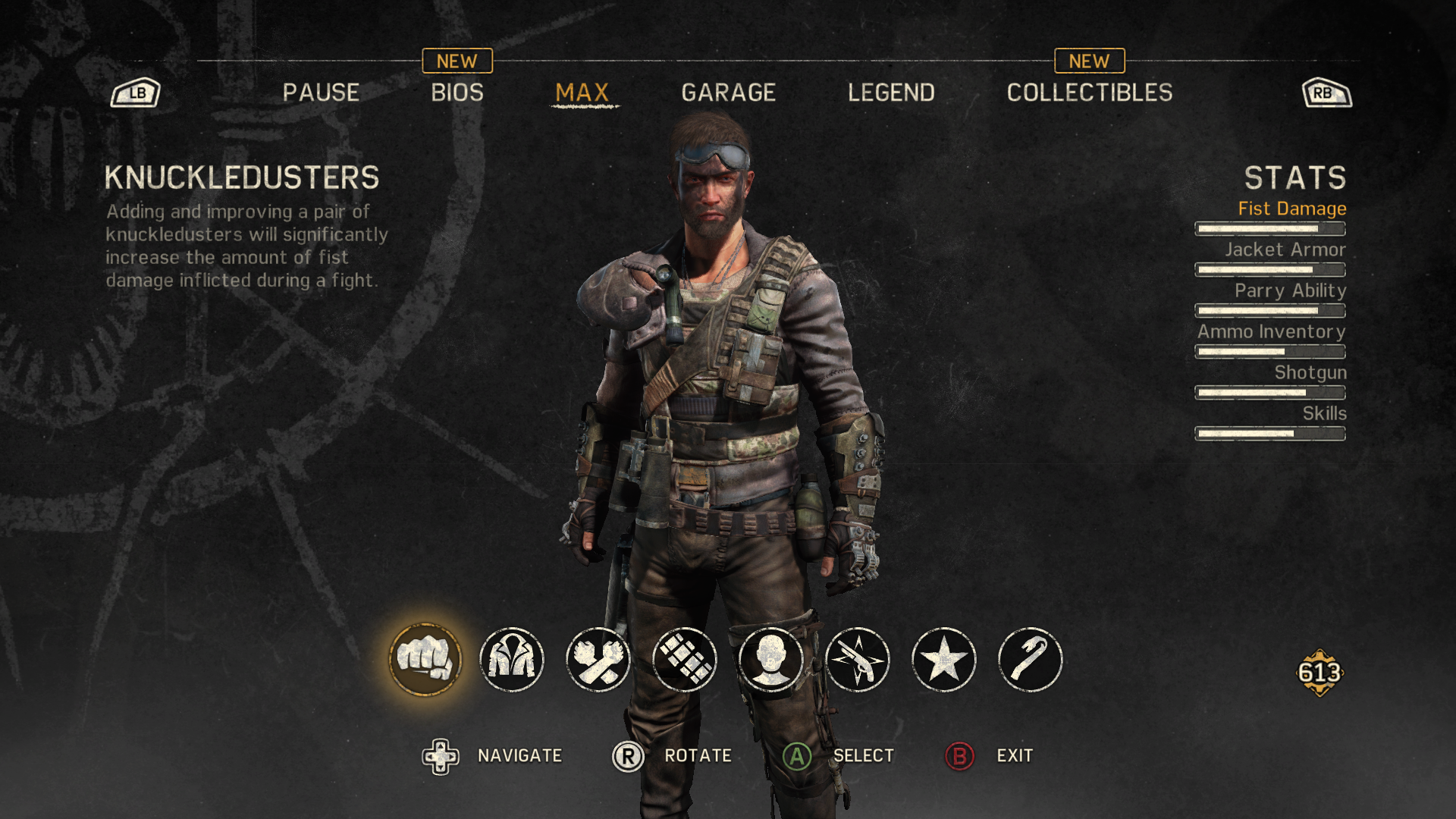The height and width of the screenshot is (819, 1456).
Task: Select the crossed wrist guards icon
Action: click(x=598, y=660)
